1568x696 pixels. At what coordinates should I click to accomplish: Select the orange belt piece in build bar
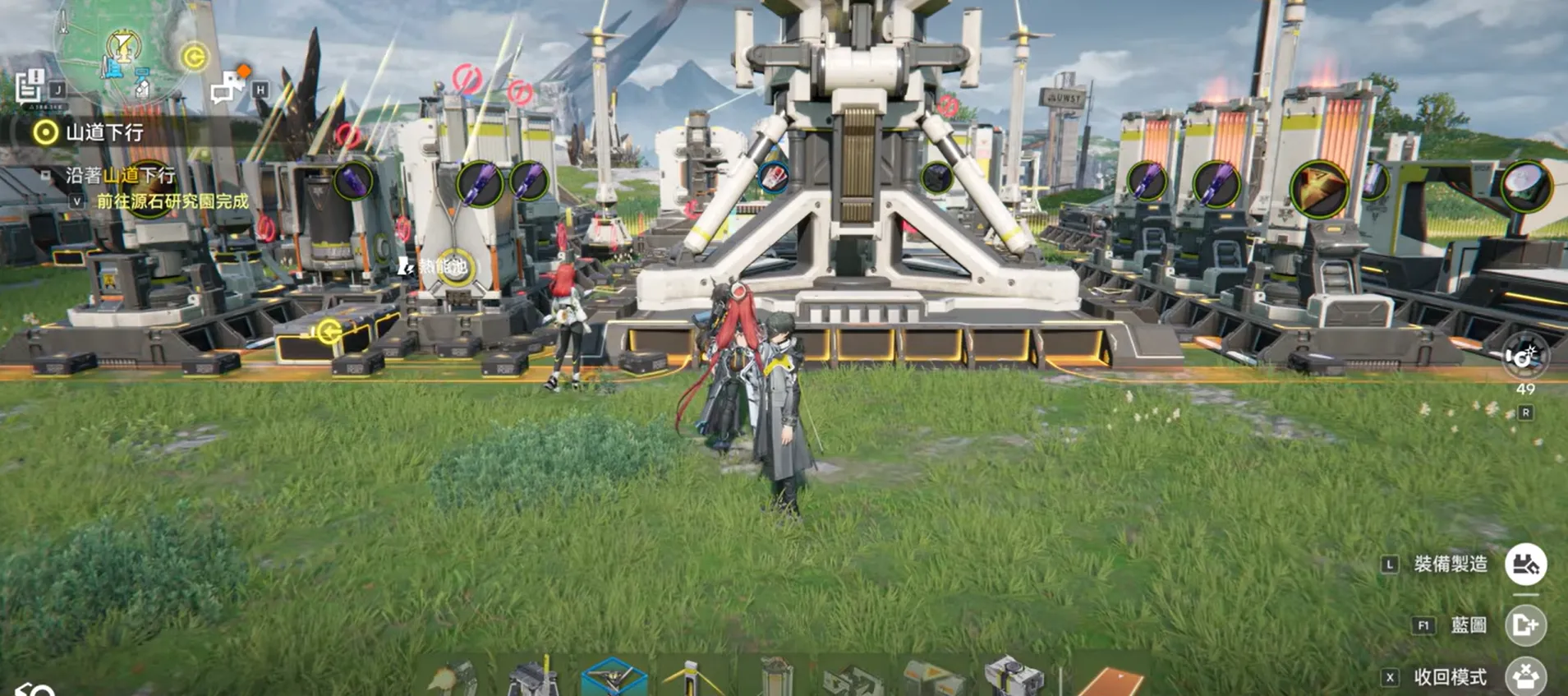point(1112,683)
